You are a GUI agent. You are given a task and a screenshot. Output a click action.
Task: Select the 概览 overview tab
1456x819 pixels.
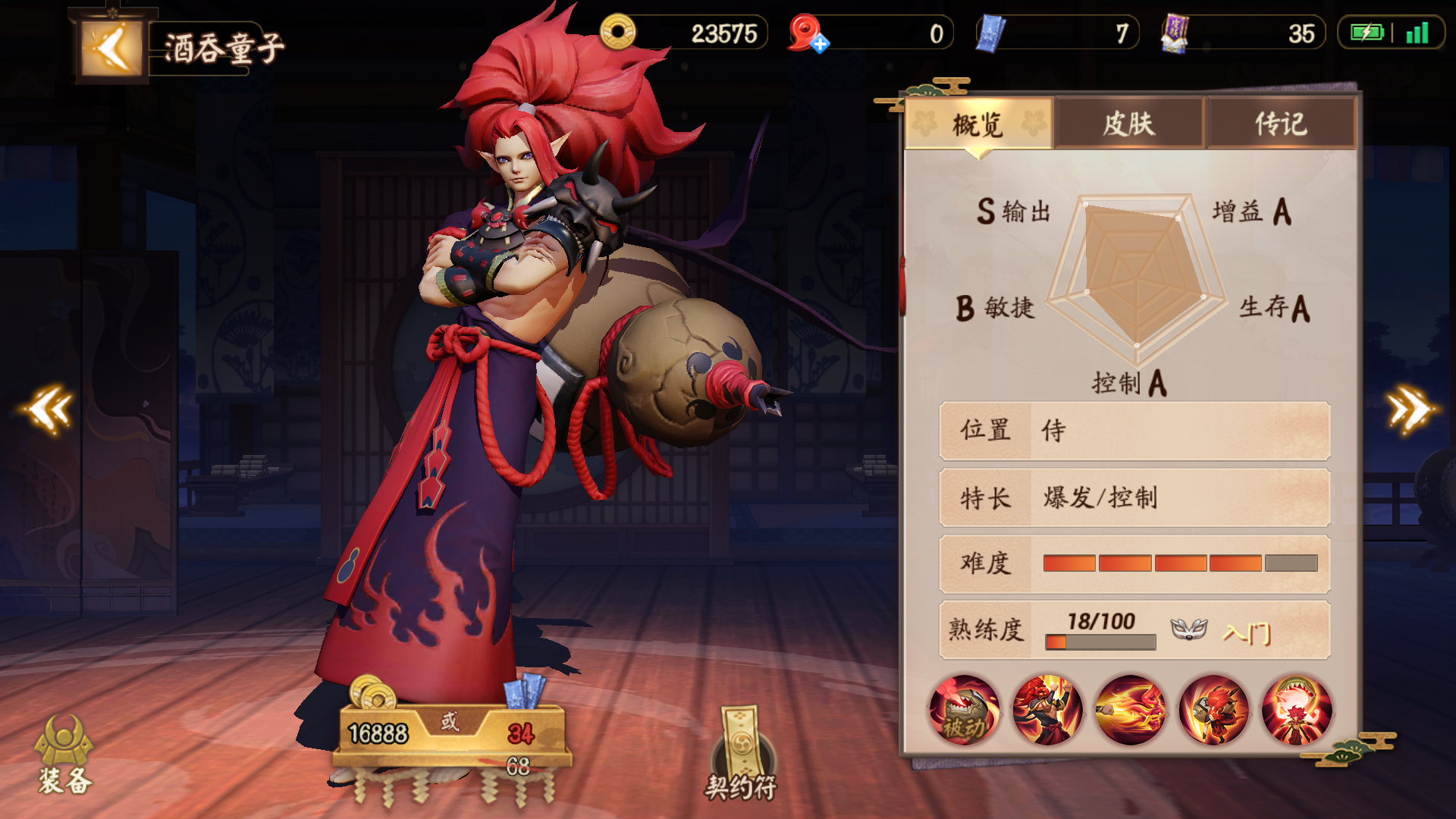(x=978, y=124)
